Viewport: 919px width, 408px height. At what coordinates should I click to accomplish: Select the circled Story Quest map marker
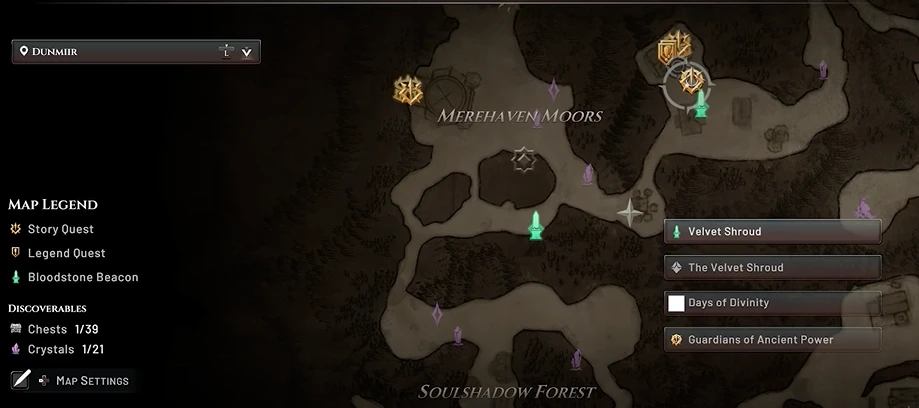(689, 80)
